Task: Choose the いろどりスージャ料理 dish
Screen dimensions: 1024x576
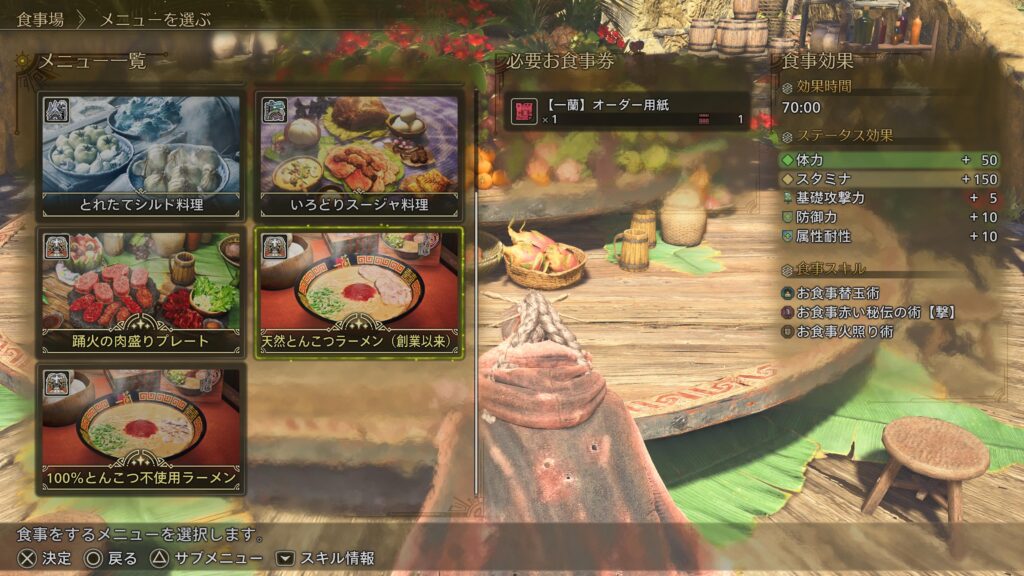Action: click(x=359, y=155)
